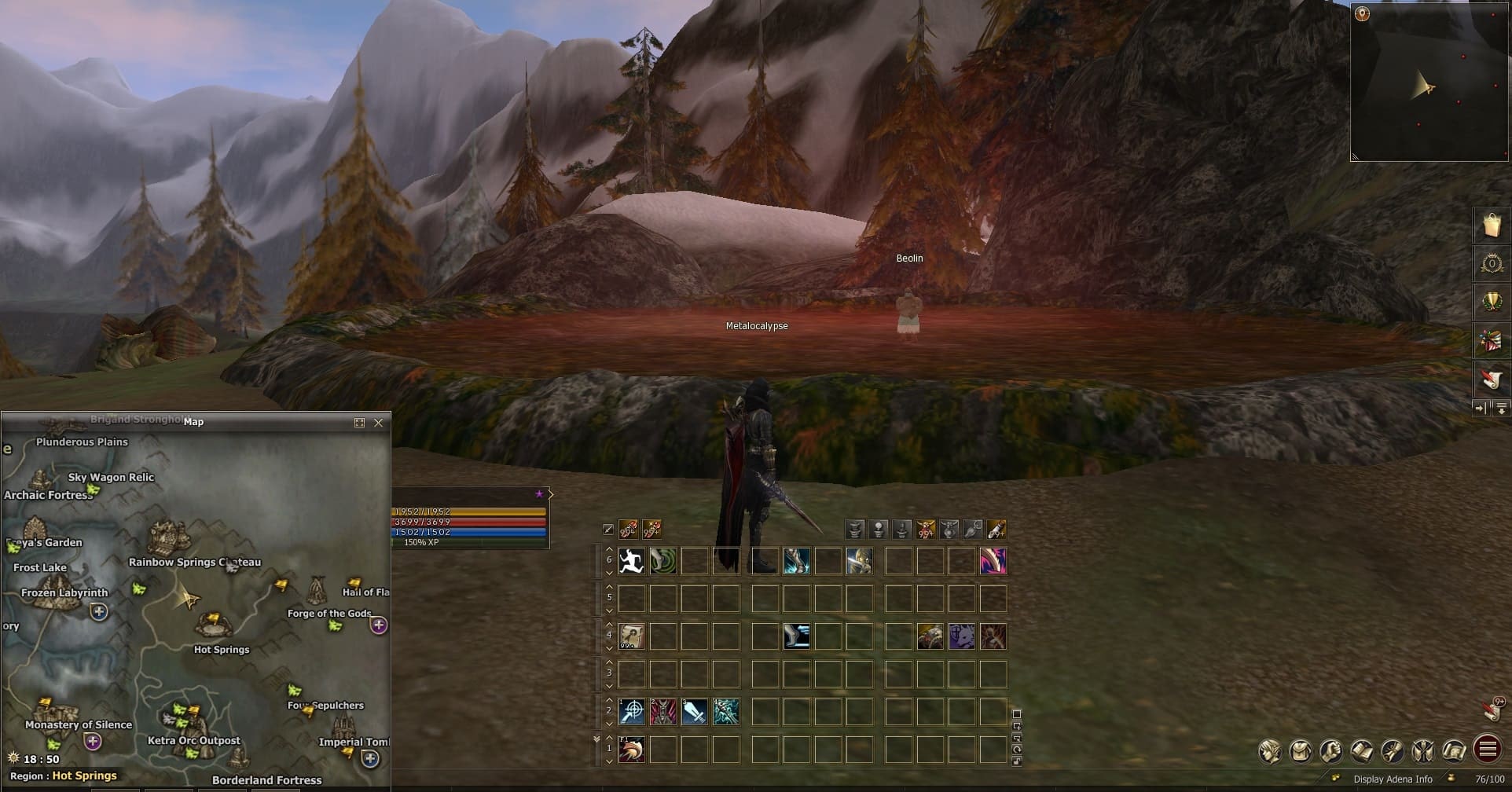Viewport: 1512px width, 792px height.
Task: Click the minimap in the corner
Action: click(1429, 82)
